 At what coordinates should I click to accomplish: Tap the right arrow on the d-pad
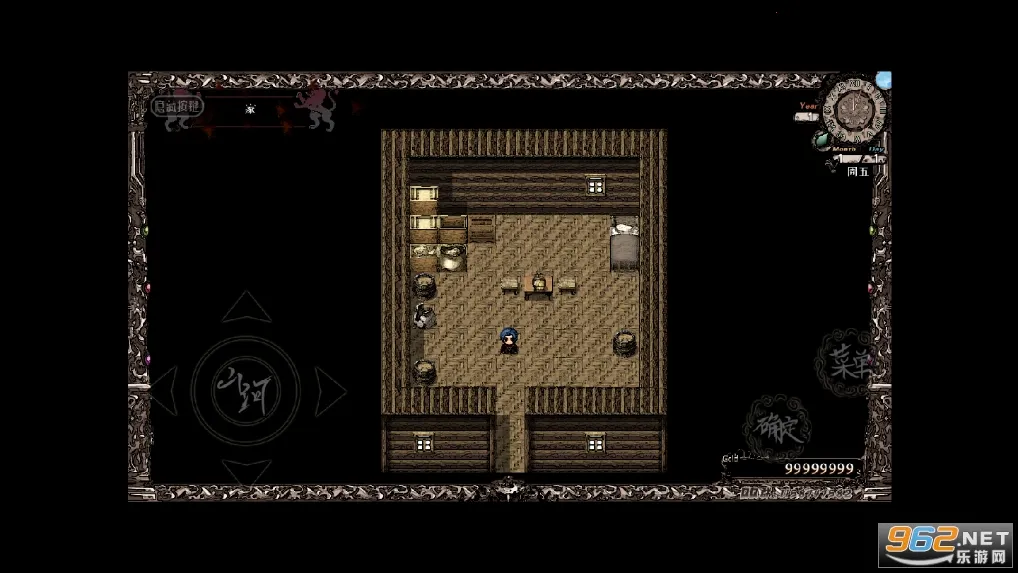pos(329,388)
